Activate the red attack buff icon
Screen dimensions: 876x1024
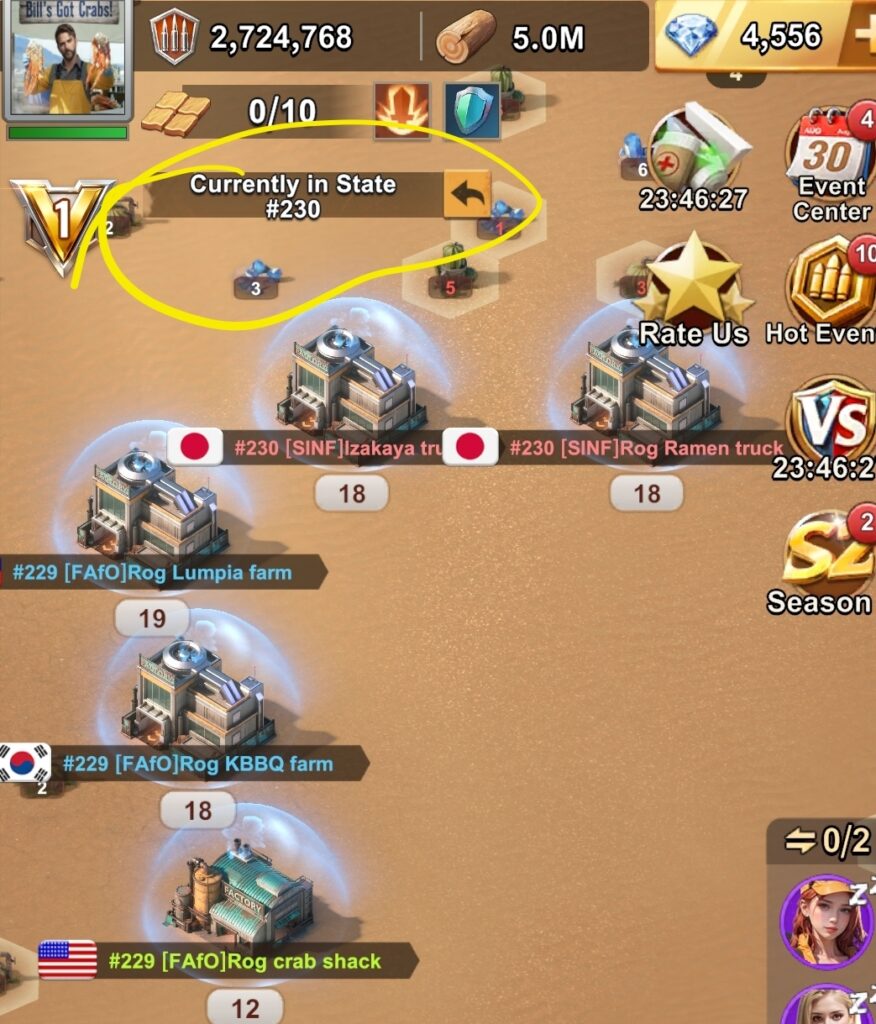pyautogui.click(x=402, y=110)
